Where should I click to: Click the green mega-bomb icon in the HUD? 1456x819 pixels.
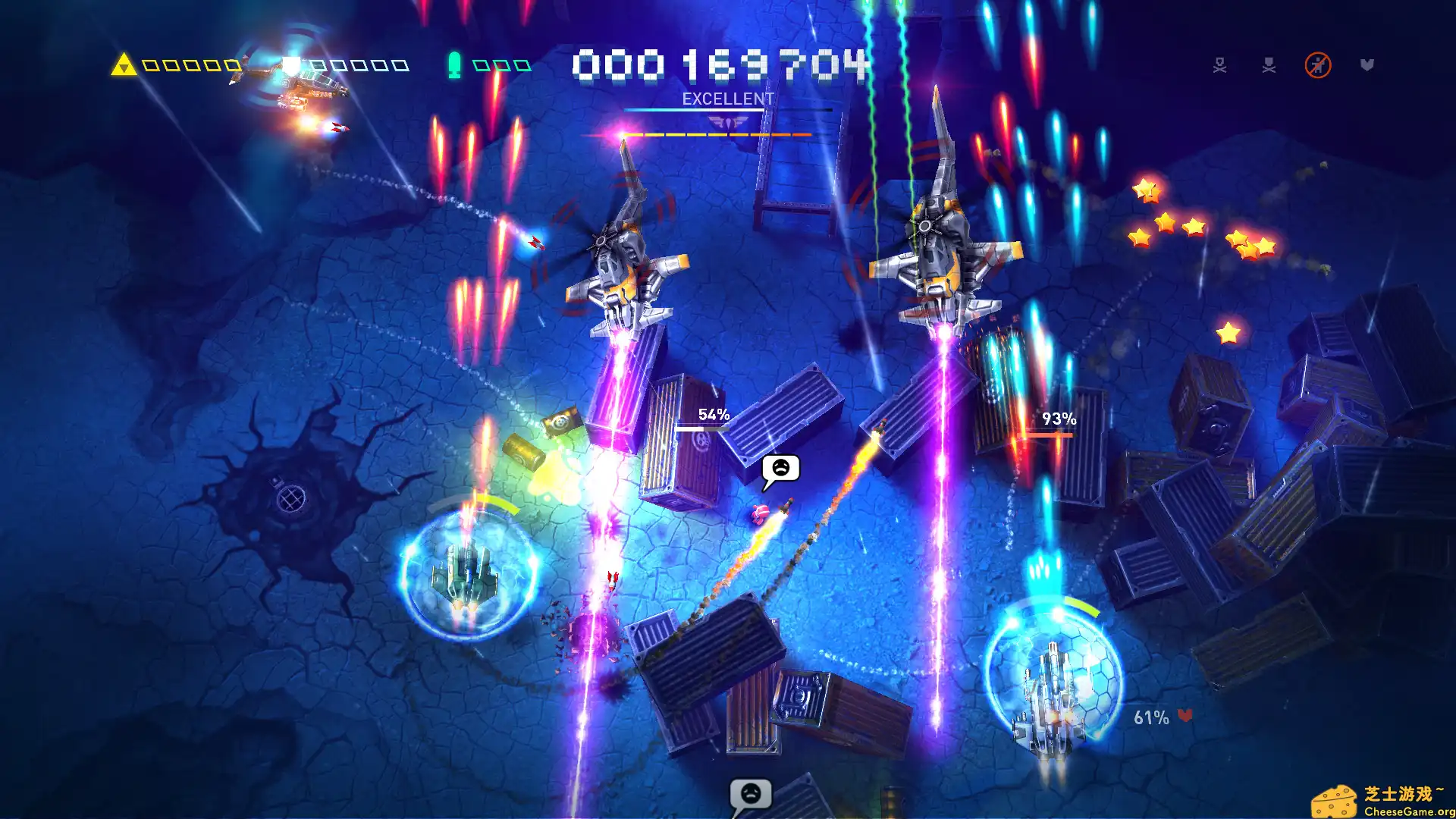[x=455, y=64]
